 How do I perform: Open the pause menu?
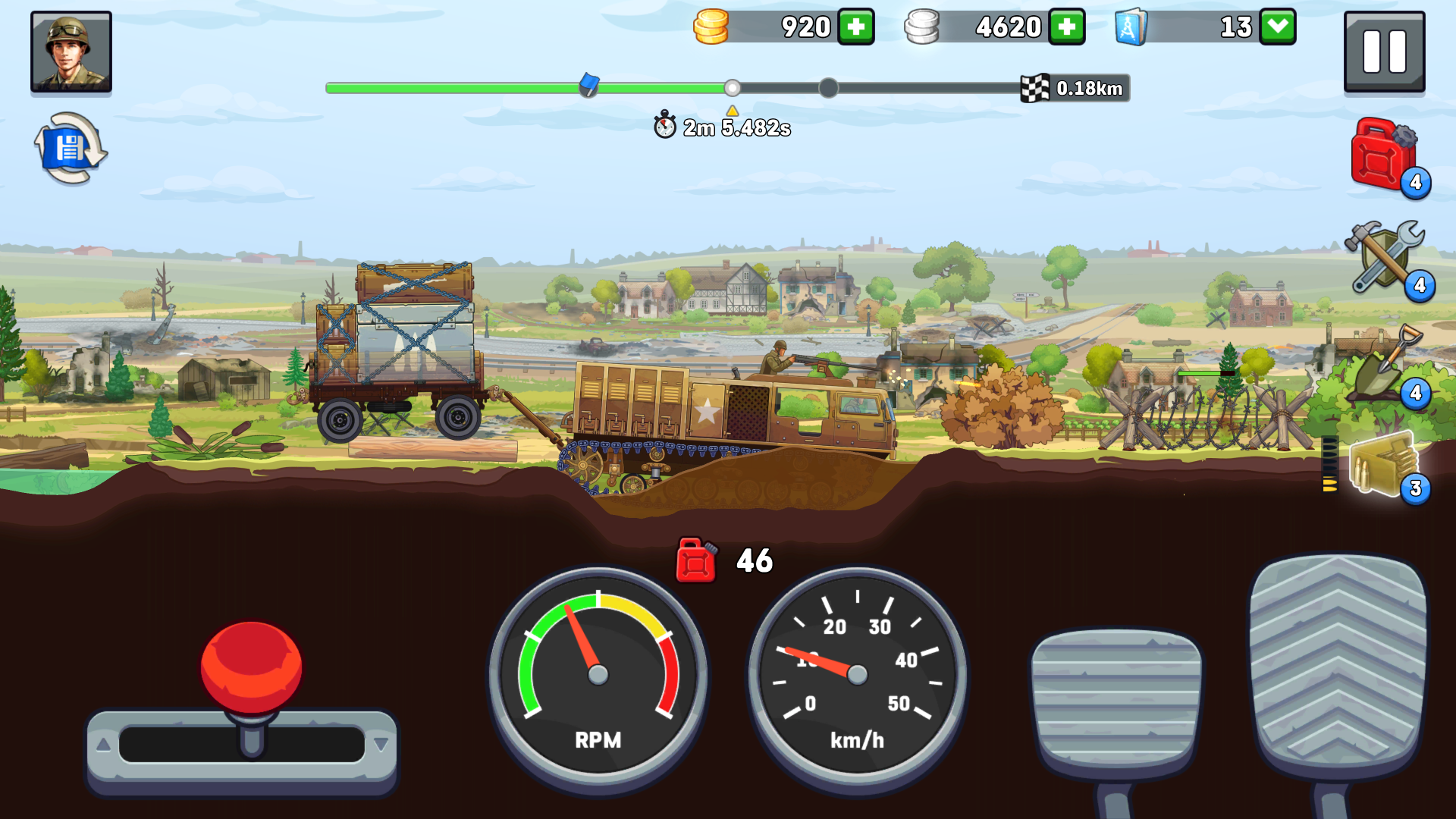(1384, 52)
